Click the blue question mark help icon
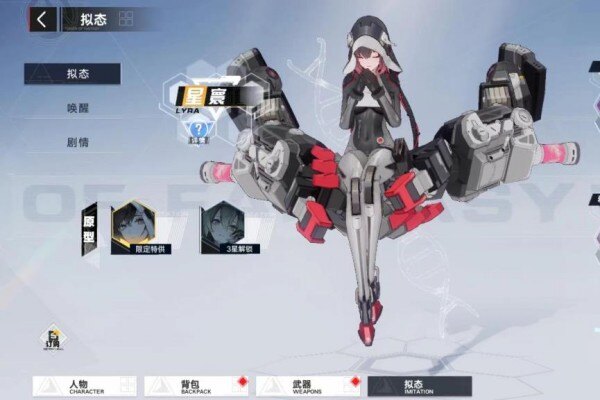 click(x=199, y=128)
